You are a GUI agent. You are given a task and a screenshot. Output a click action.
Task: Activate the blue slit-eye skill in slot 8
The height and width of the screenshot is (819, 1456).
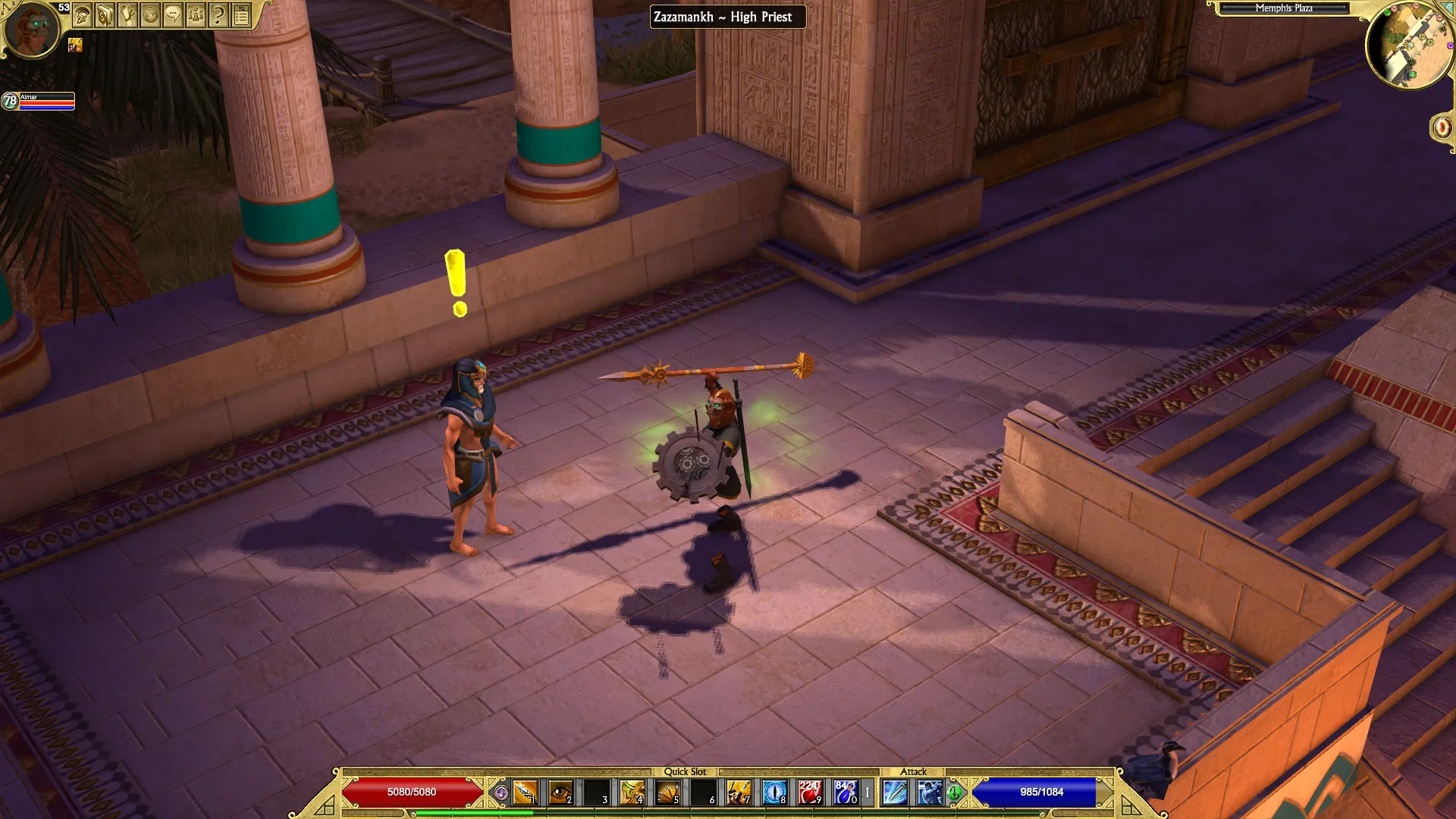coord(774,792)
